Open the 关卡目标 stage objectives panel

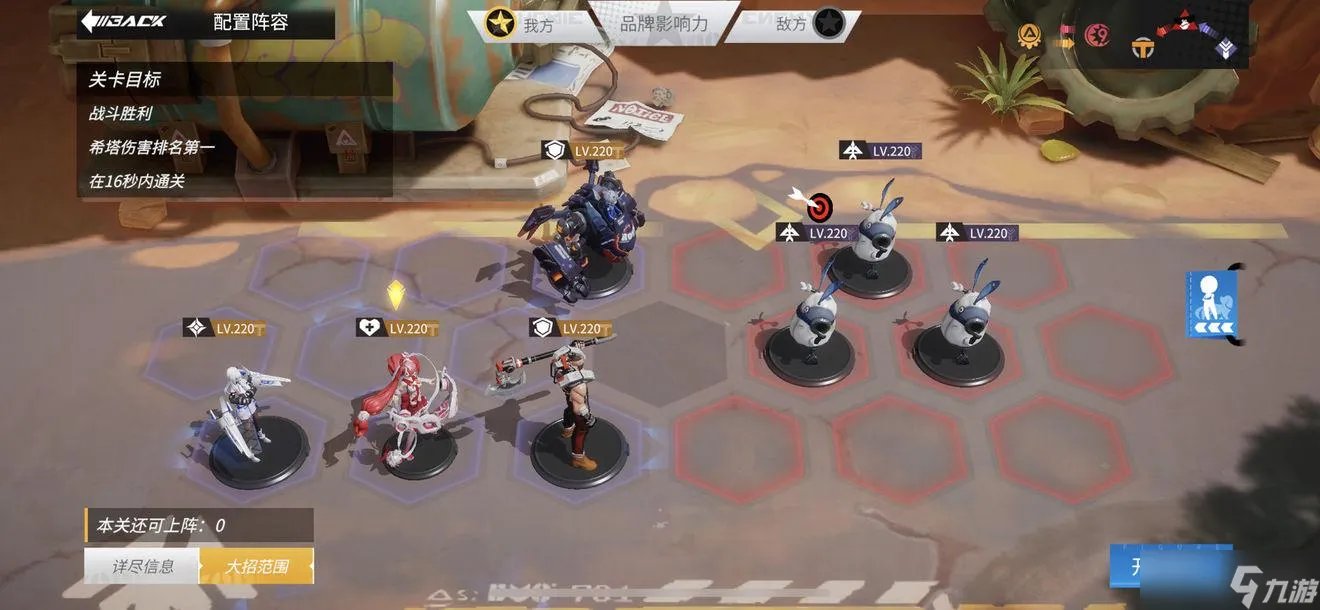[125, 80]
